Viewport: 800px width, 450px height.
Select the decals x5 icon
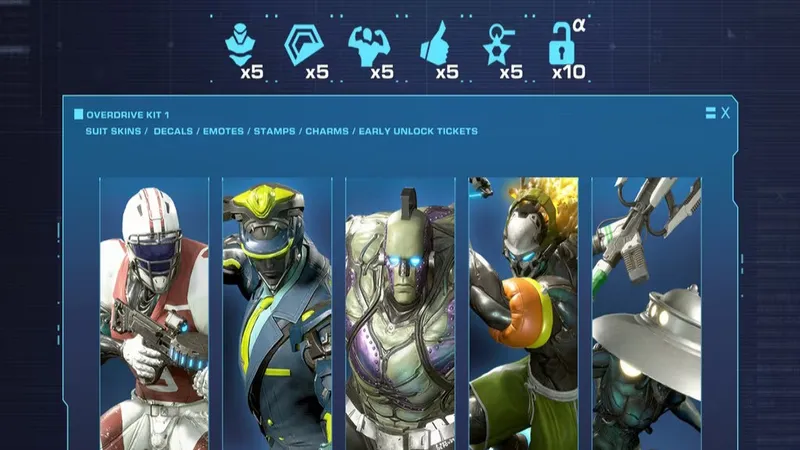click(303, 46)
